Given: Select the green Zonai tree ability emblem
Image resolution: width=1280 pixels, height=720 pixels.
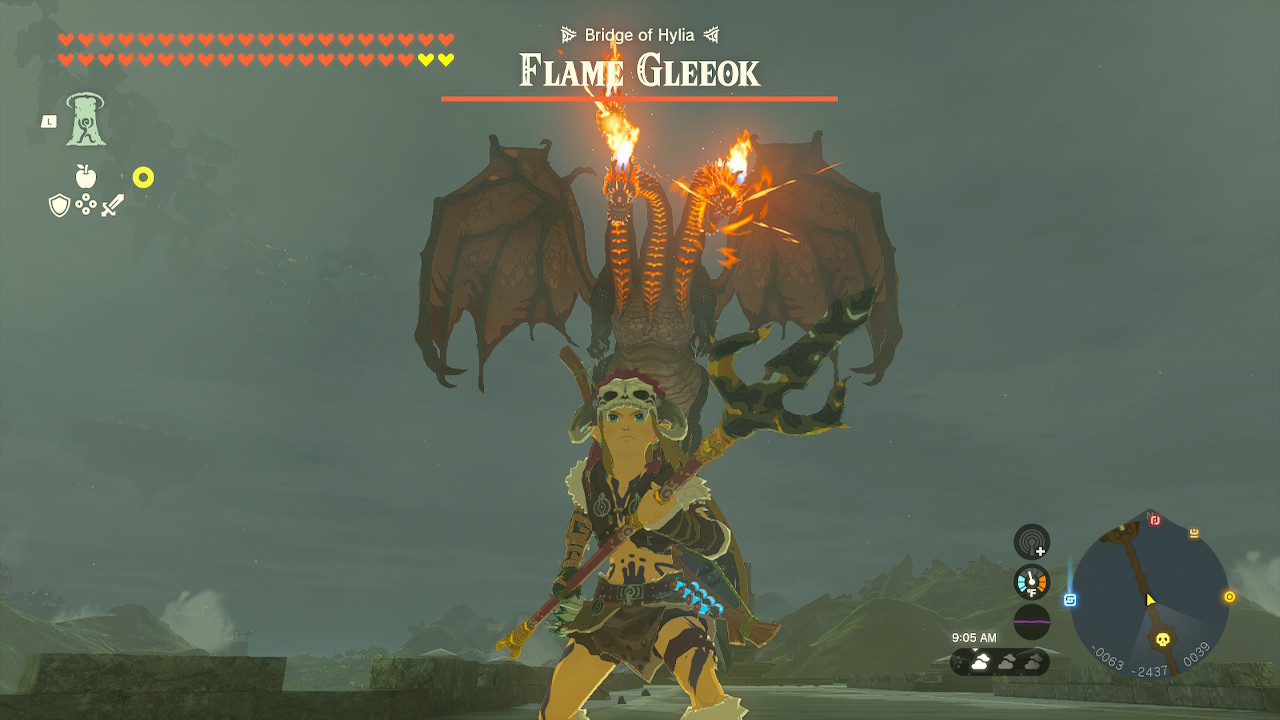Looking at the screenshot, I should (x=86, y=120).
